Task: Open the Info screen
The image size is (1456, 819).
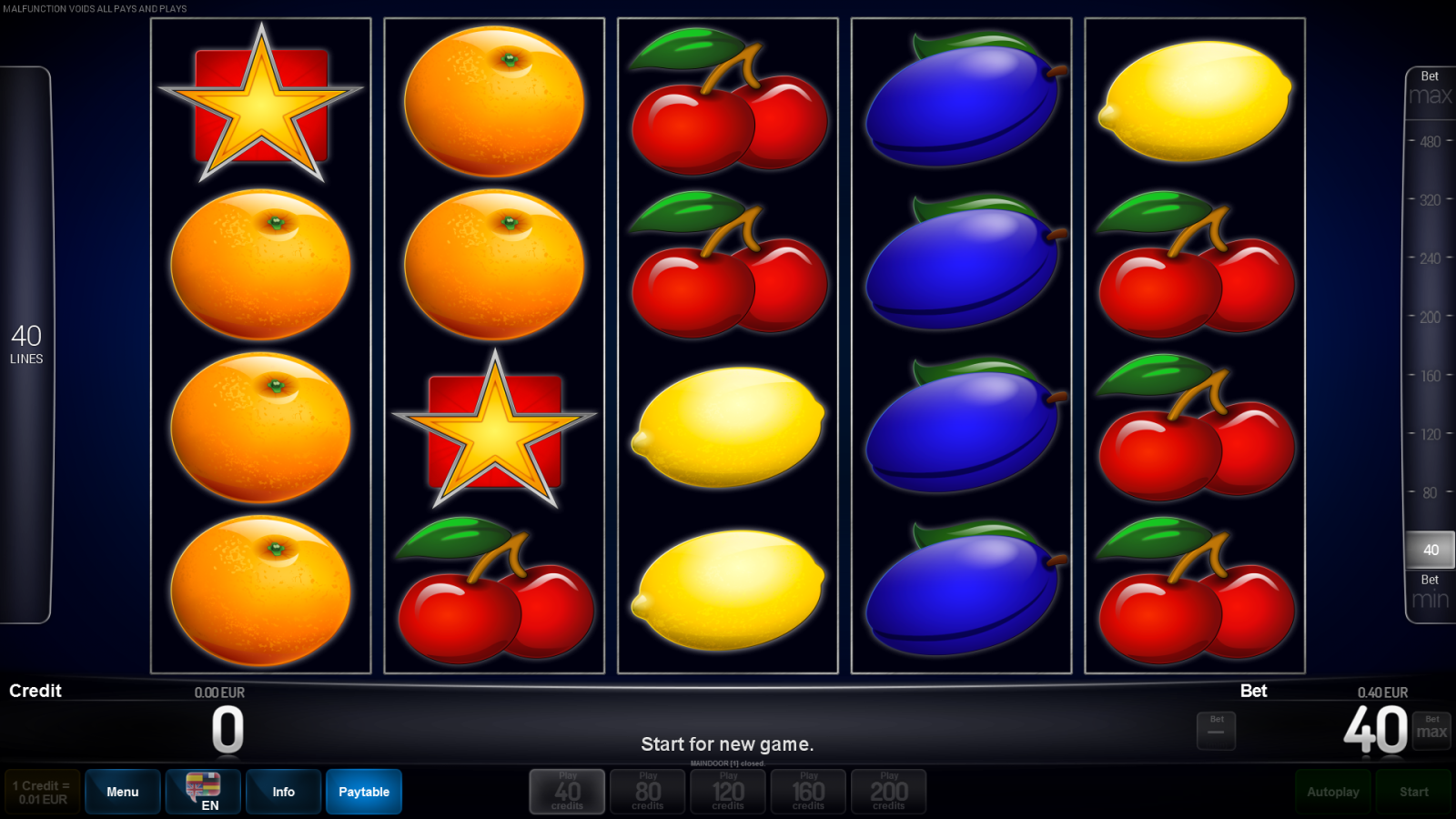Action: click(x=283, y=791)
